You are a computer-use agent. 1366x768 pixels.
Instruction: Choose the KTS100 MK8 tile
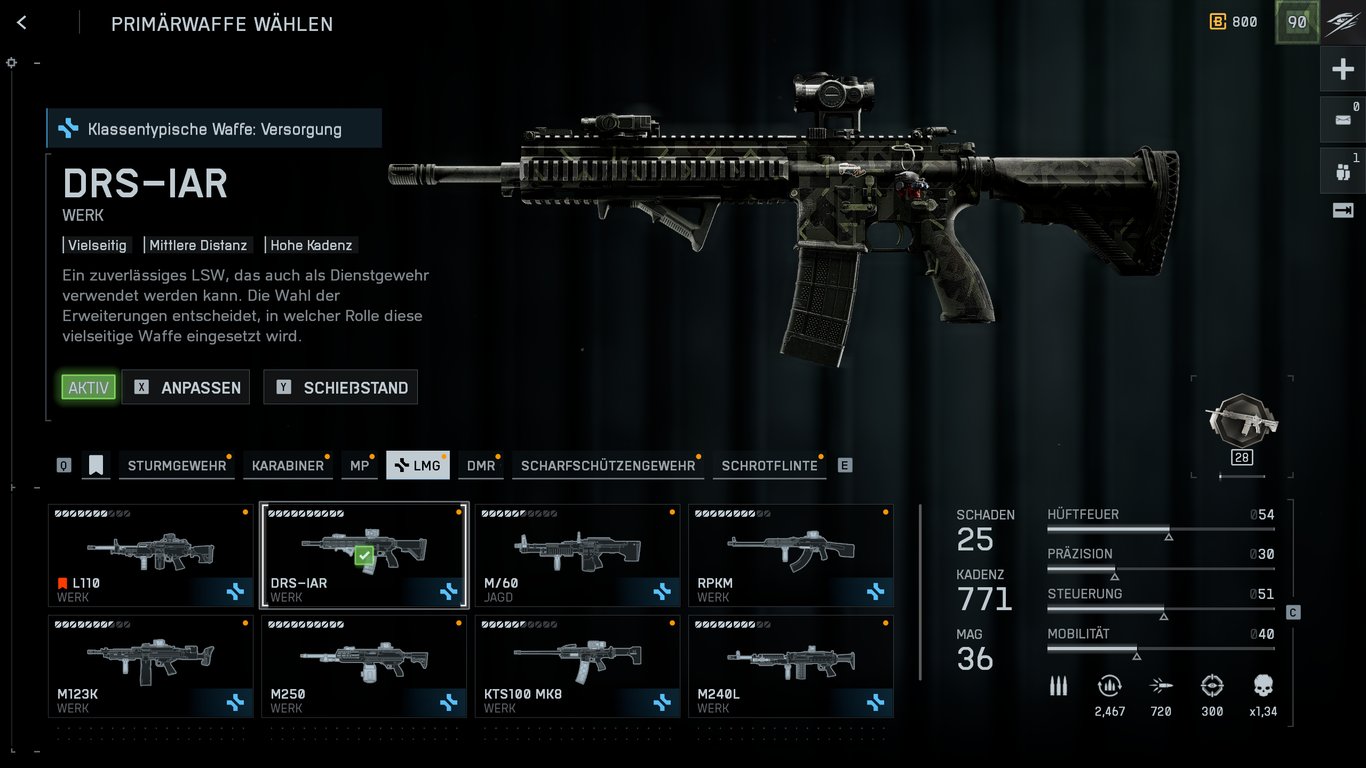pos(577,666)
